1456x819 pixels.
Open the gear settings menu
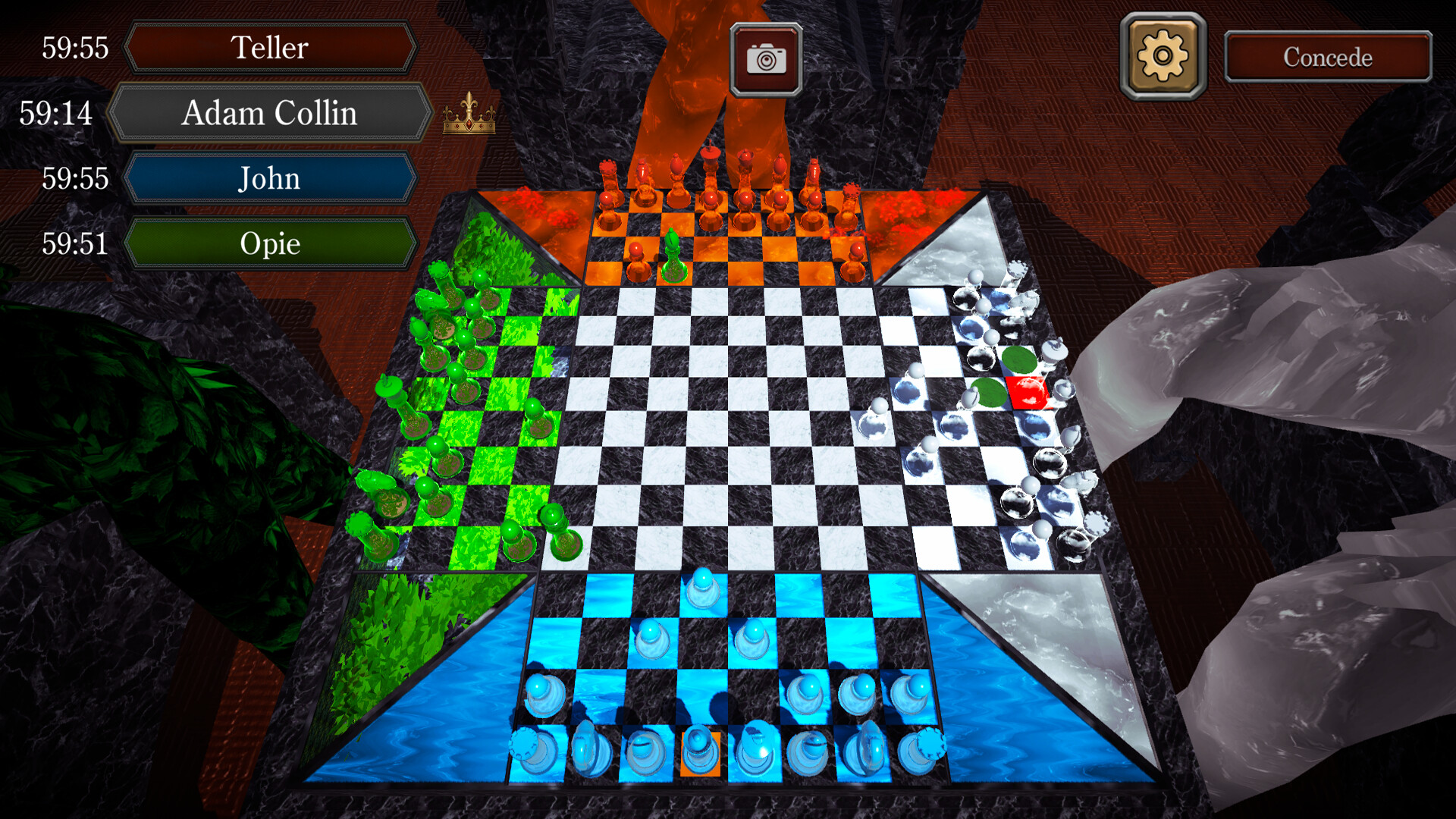tap(1163, 56)
